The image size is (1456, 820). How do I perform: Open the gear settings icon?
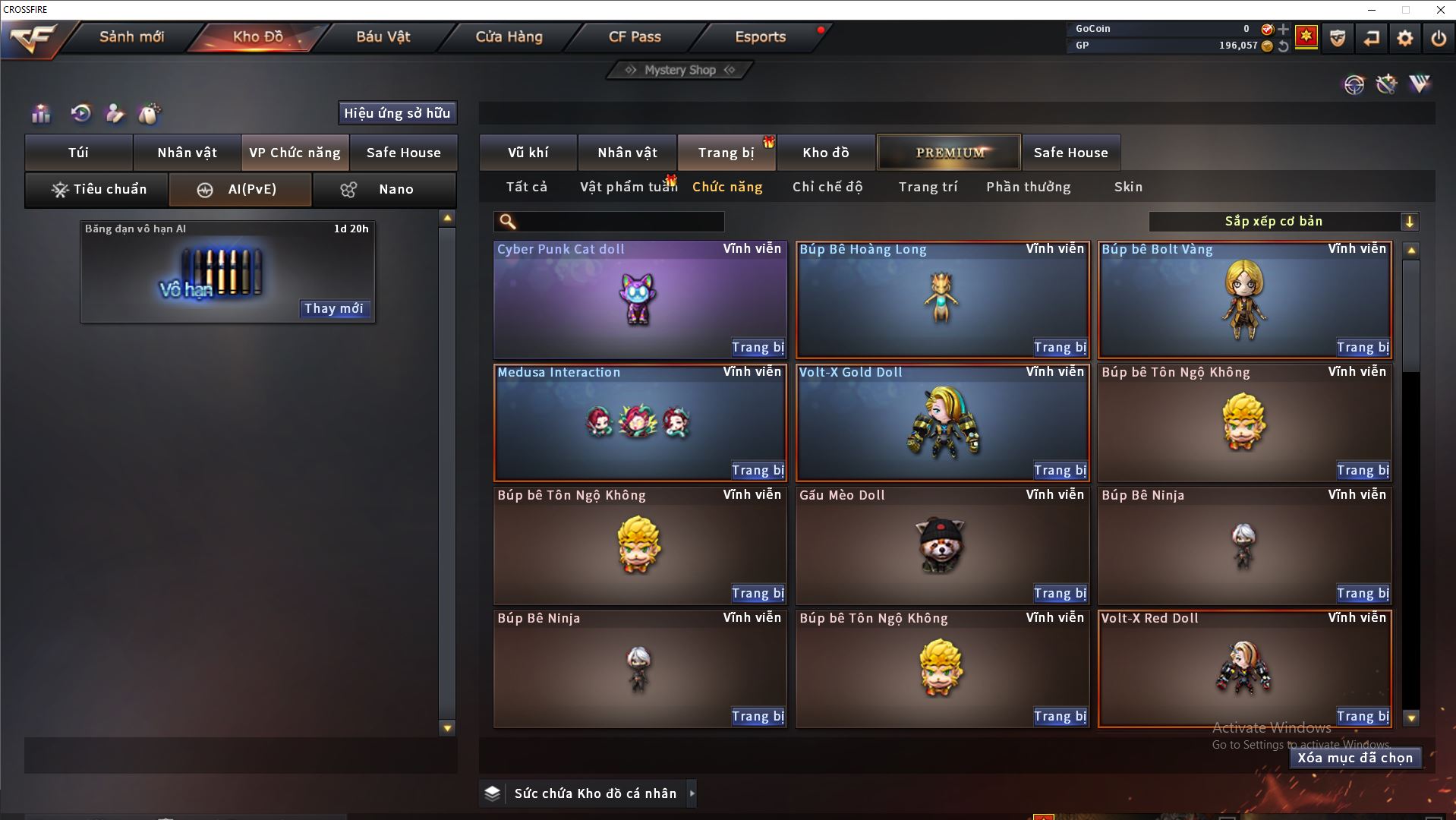tap(1405, 38)
